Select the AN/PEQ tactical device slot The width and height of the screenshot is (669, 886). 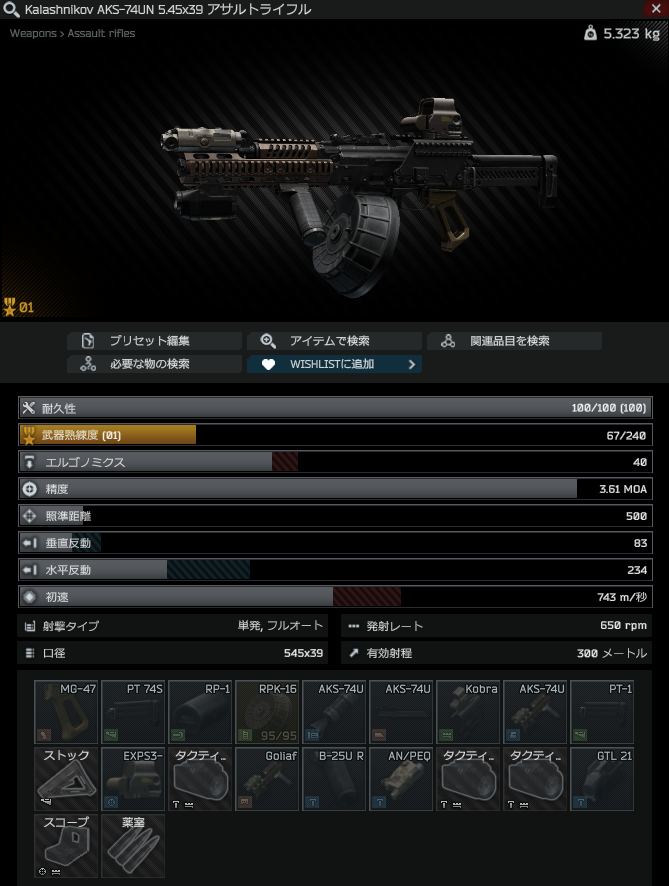tap(401, 779)
